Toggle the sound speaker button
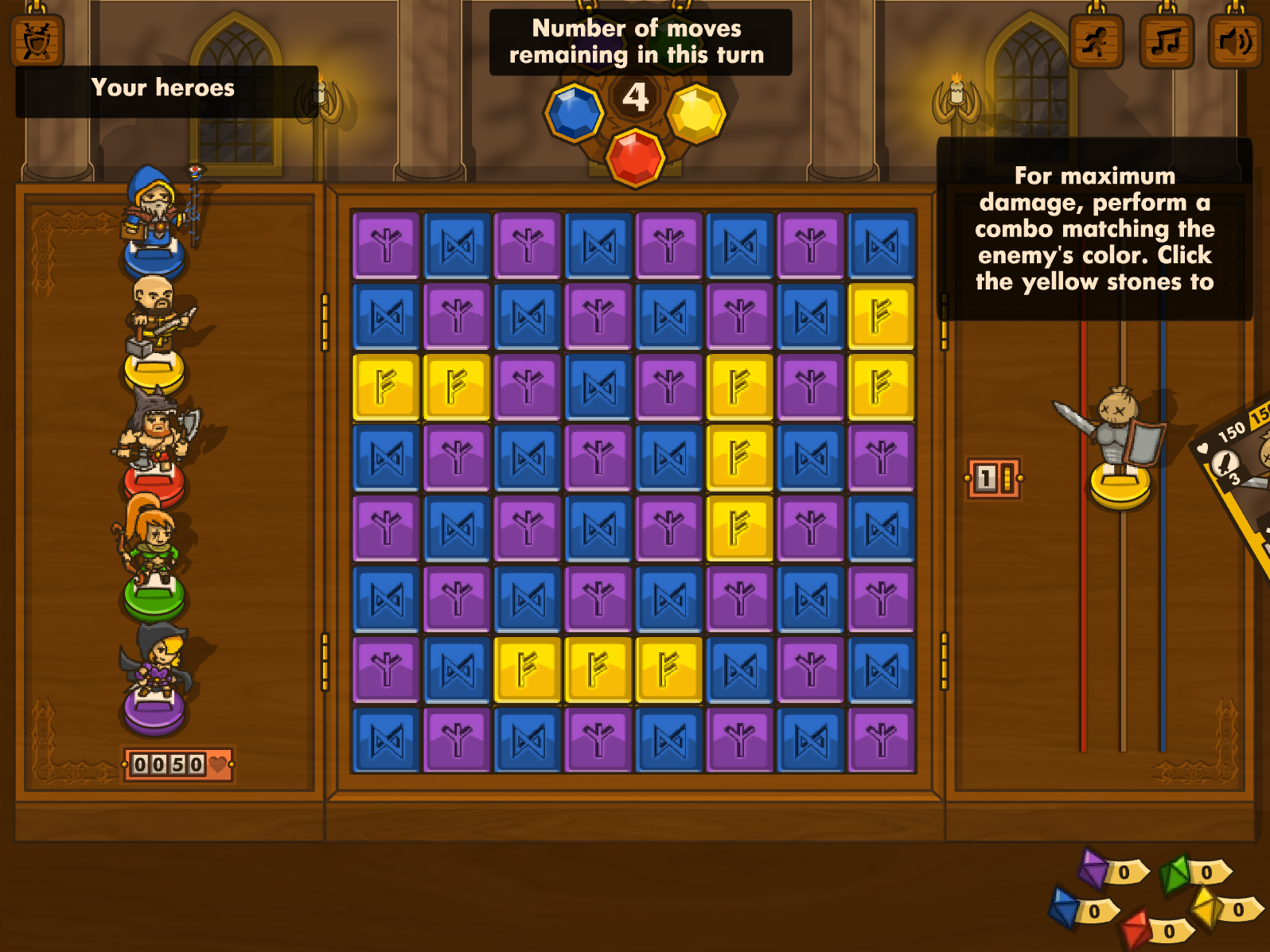 coord(1234,41)
